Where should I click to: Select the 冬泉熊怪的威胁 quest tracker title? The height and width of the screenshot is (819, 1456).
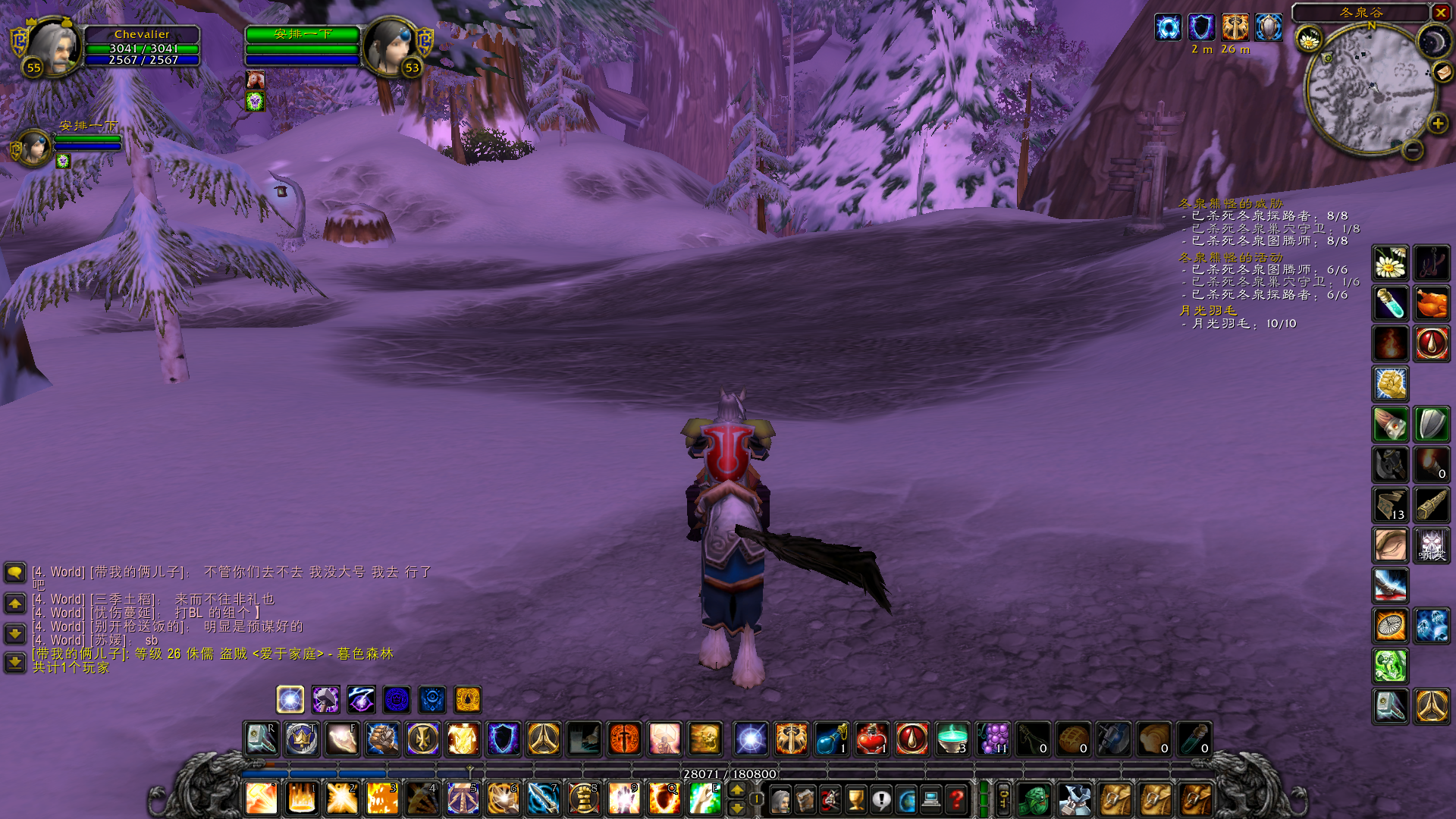[1231, 203]
